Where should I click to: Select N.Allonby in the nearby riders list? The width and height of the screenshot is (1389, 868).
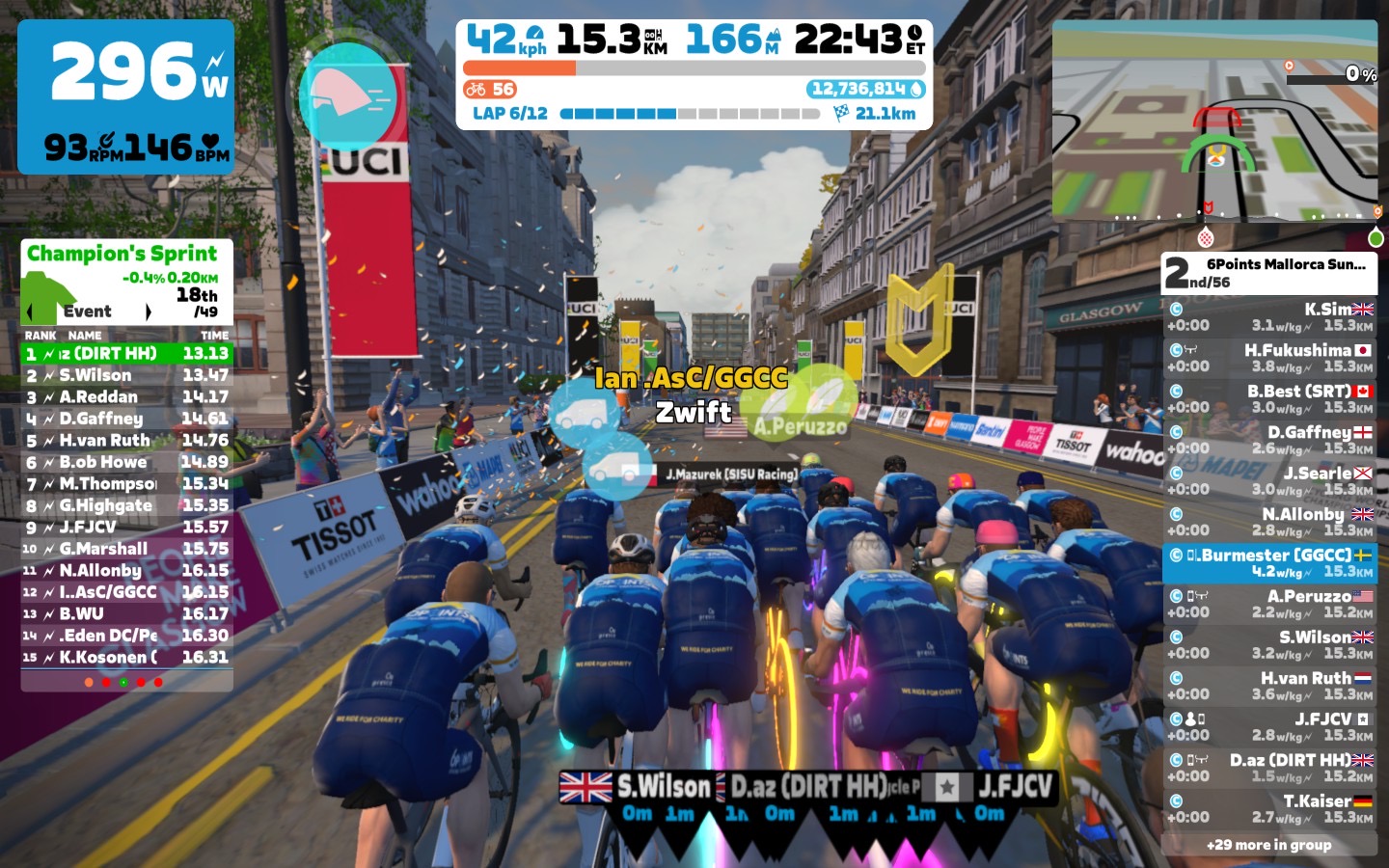click(x=1269, y=522)
